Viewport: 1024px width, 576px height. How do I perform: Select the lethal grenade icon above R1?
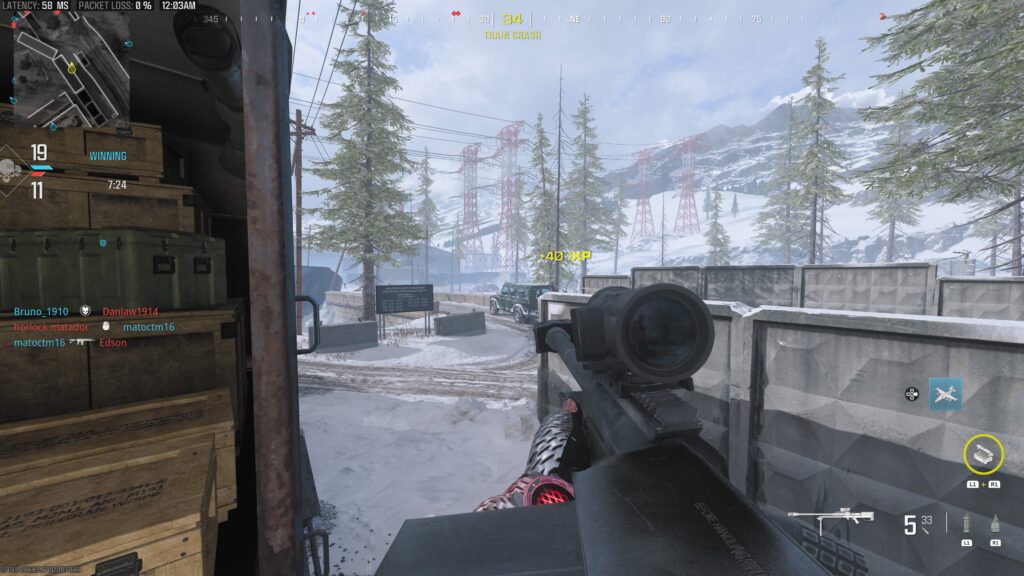[996, 523]
